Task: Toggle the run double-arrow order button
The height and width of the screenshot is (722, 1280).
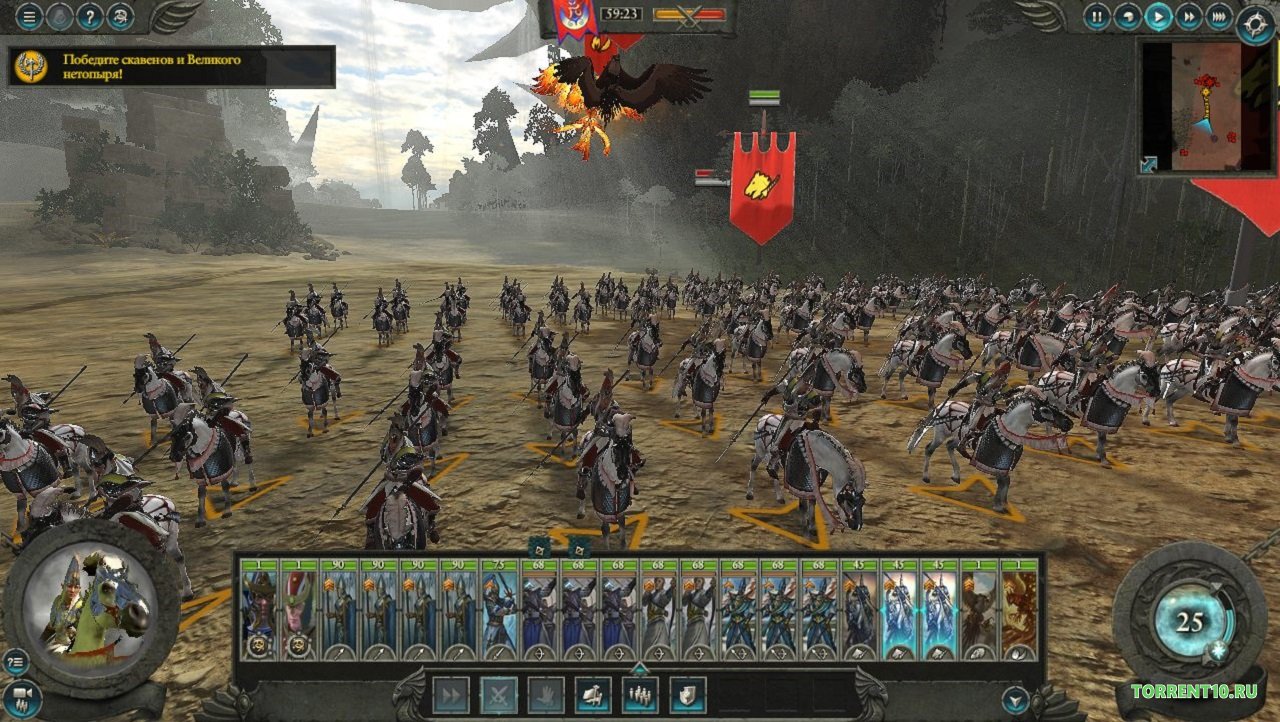Action: (x=451, y=695)
